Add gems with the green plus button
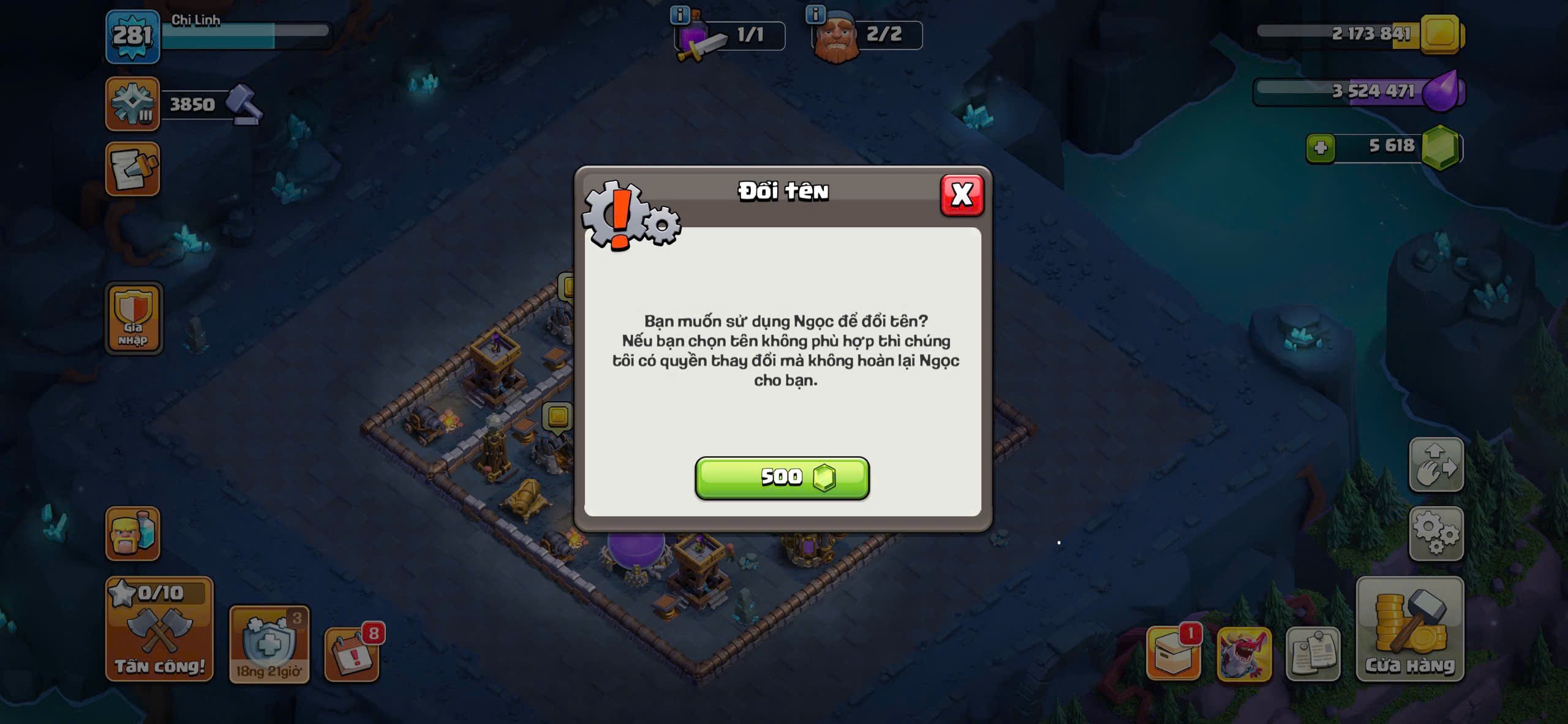This screenshot has height=724, width=1568. [x=1320, y=147]
